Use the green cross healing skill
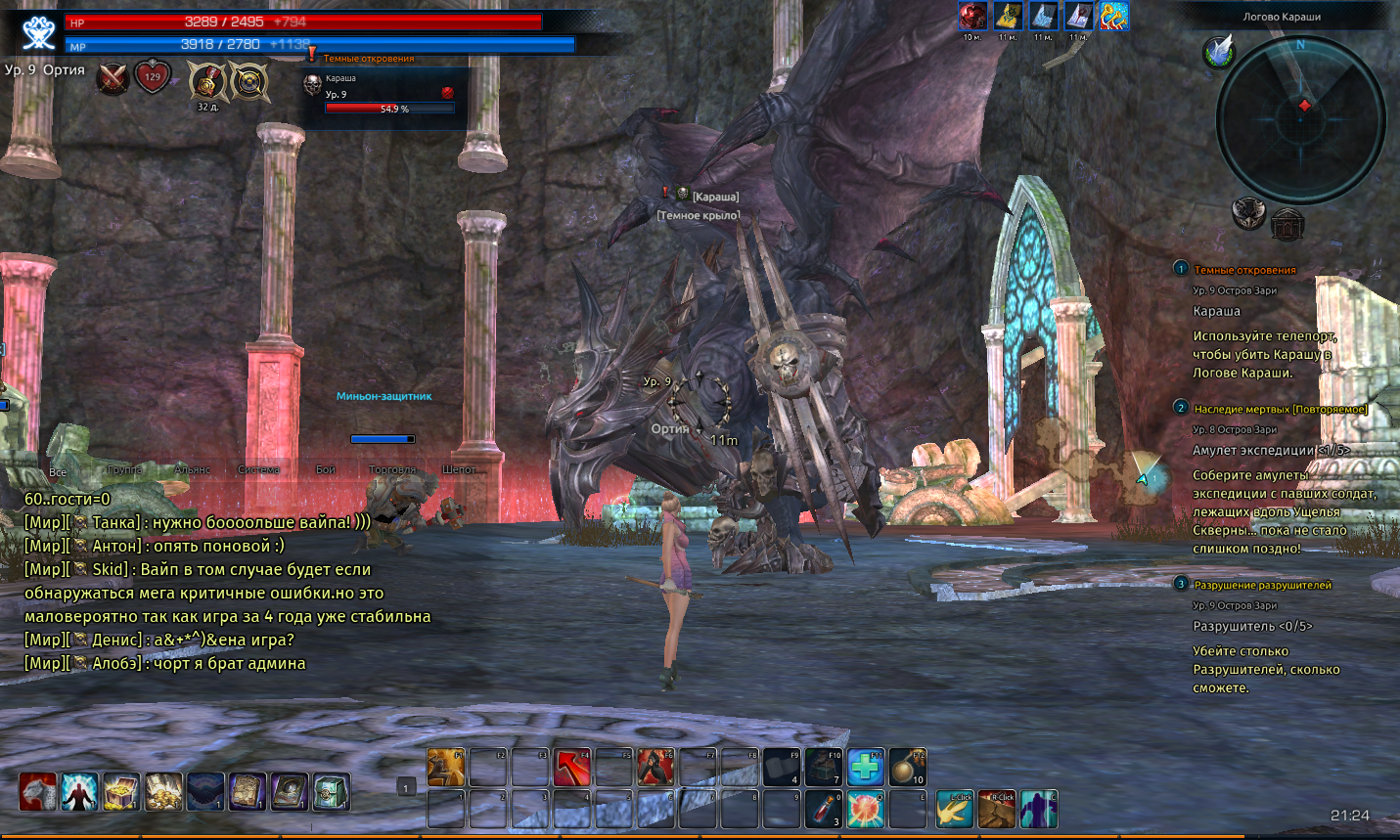This screenshot has height=840, width=1400. click(866, 768)
